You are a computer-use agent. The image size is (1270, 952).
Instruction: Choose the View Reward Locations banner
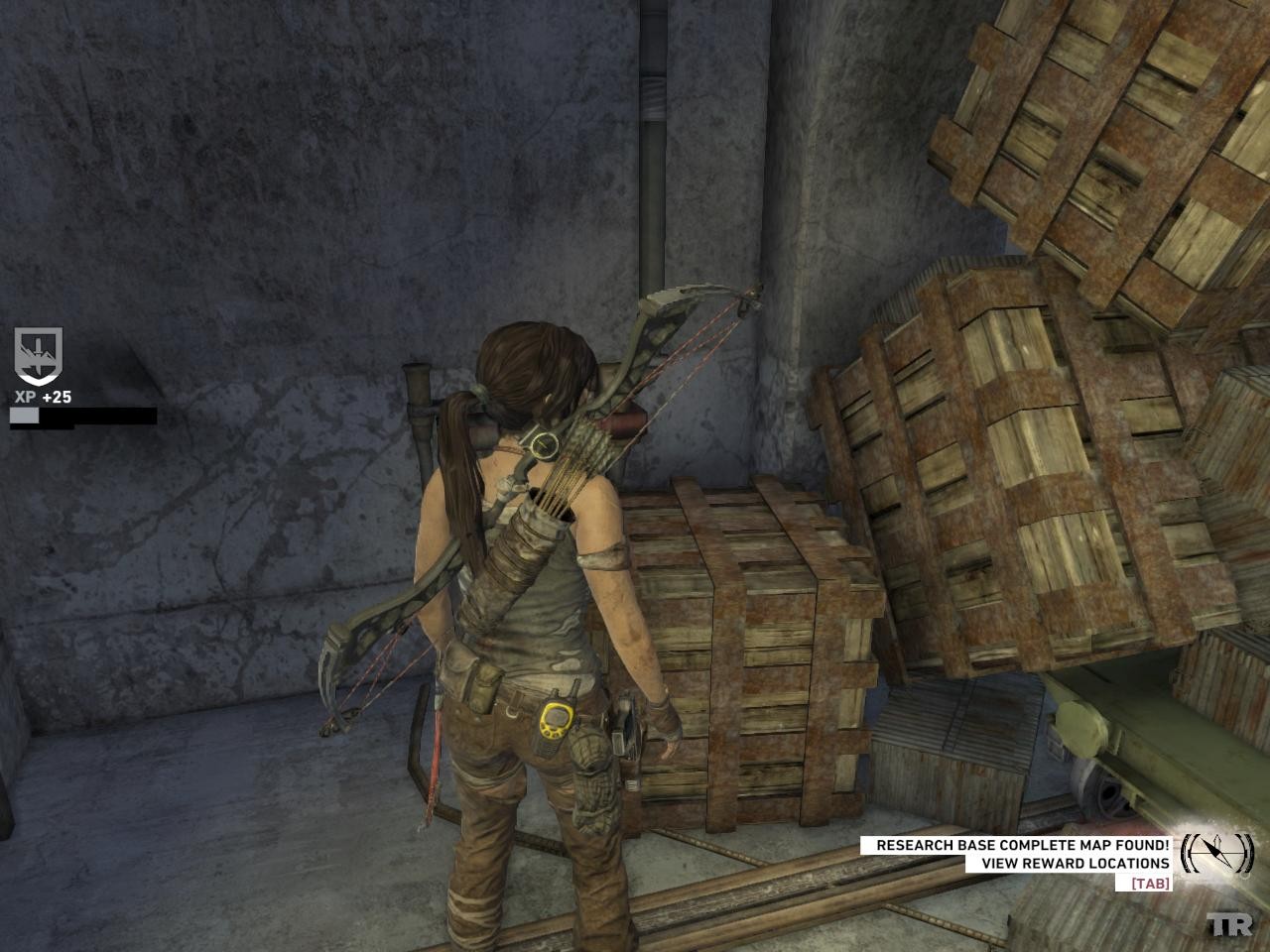click(1075, 864)
